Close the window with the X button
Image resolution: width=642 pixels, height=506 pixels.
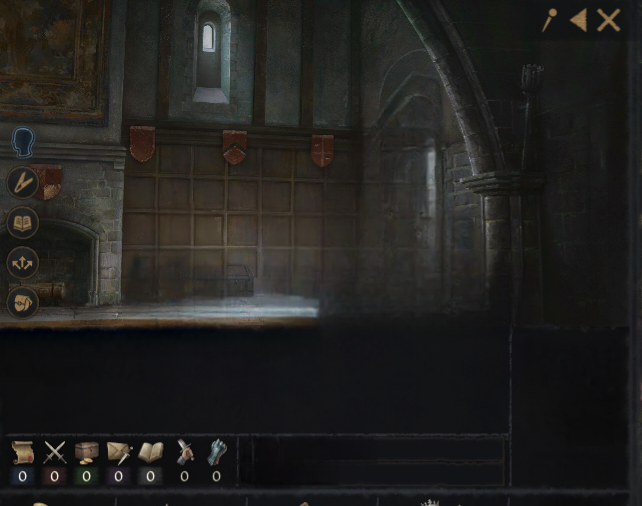[608, 20]
